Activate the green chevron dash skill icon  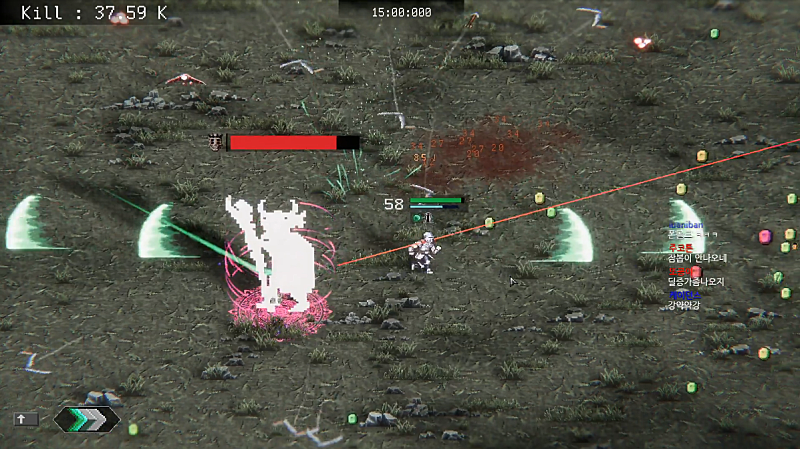(x=86, y=419)
